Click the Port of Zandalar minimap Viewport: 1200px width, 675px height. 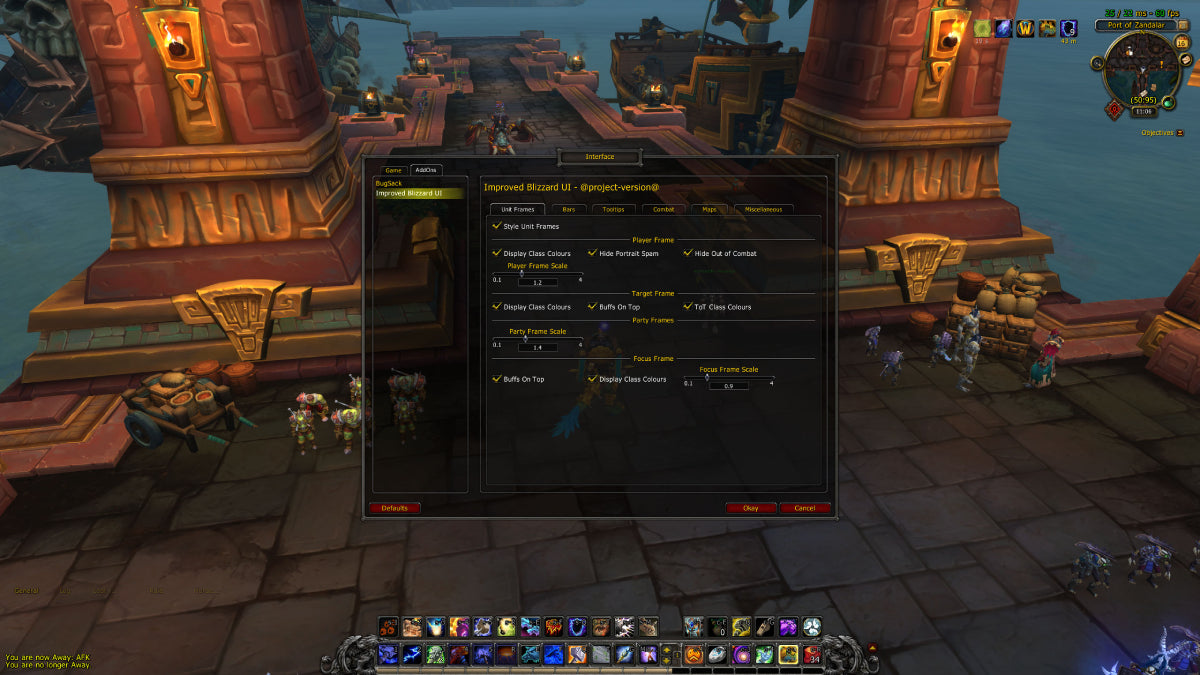pyautogui.click(x=1140, y=72)
